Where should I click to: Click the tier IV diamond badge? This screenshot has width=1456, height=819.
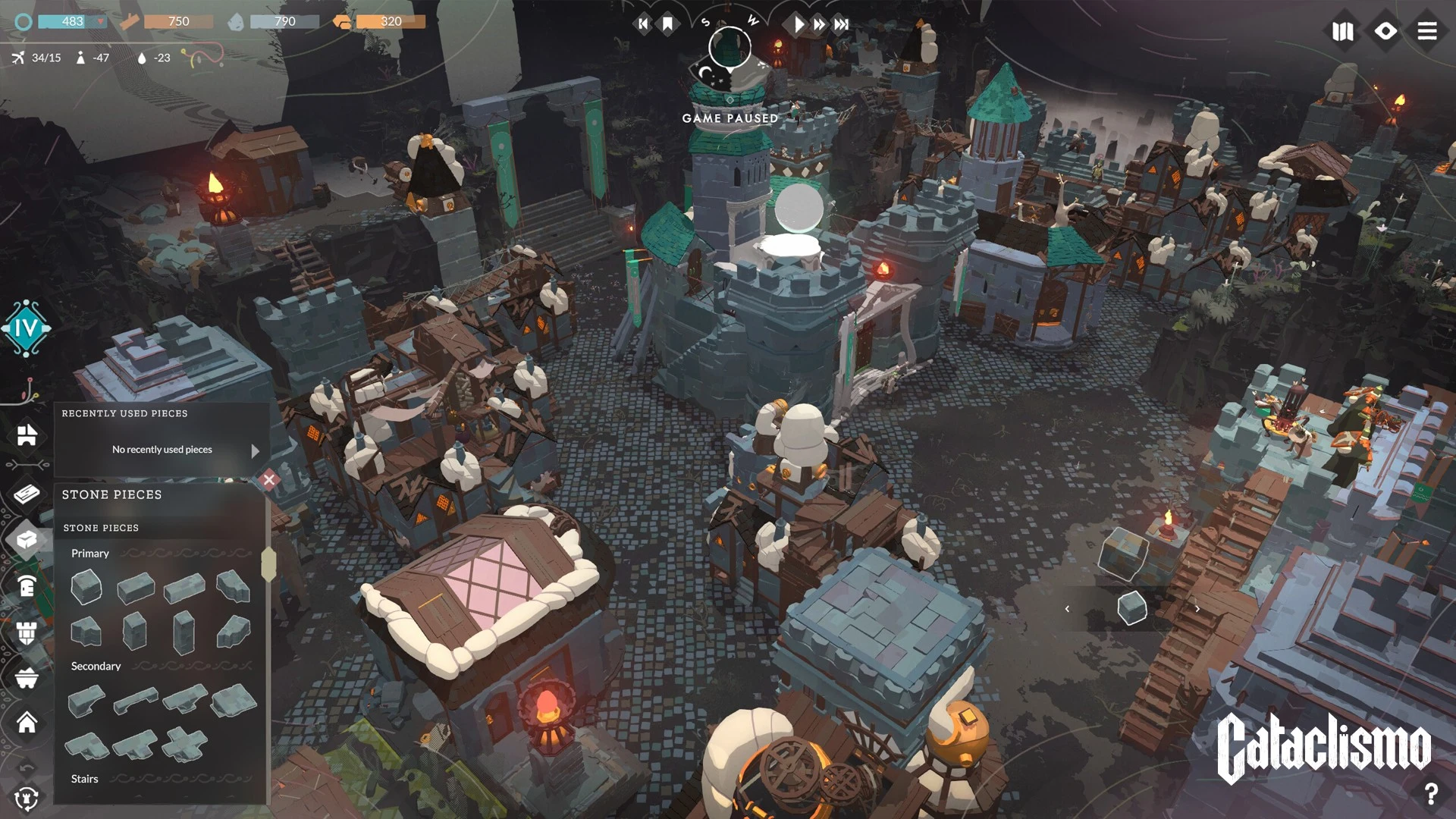click(x=27, y=328)
